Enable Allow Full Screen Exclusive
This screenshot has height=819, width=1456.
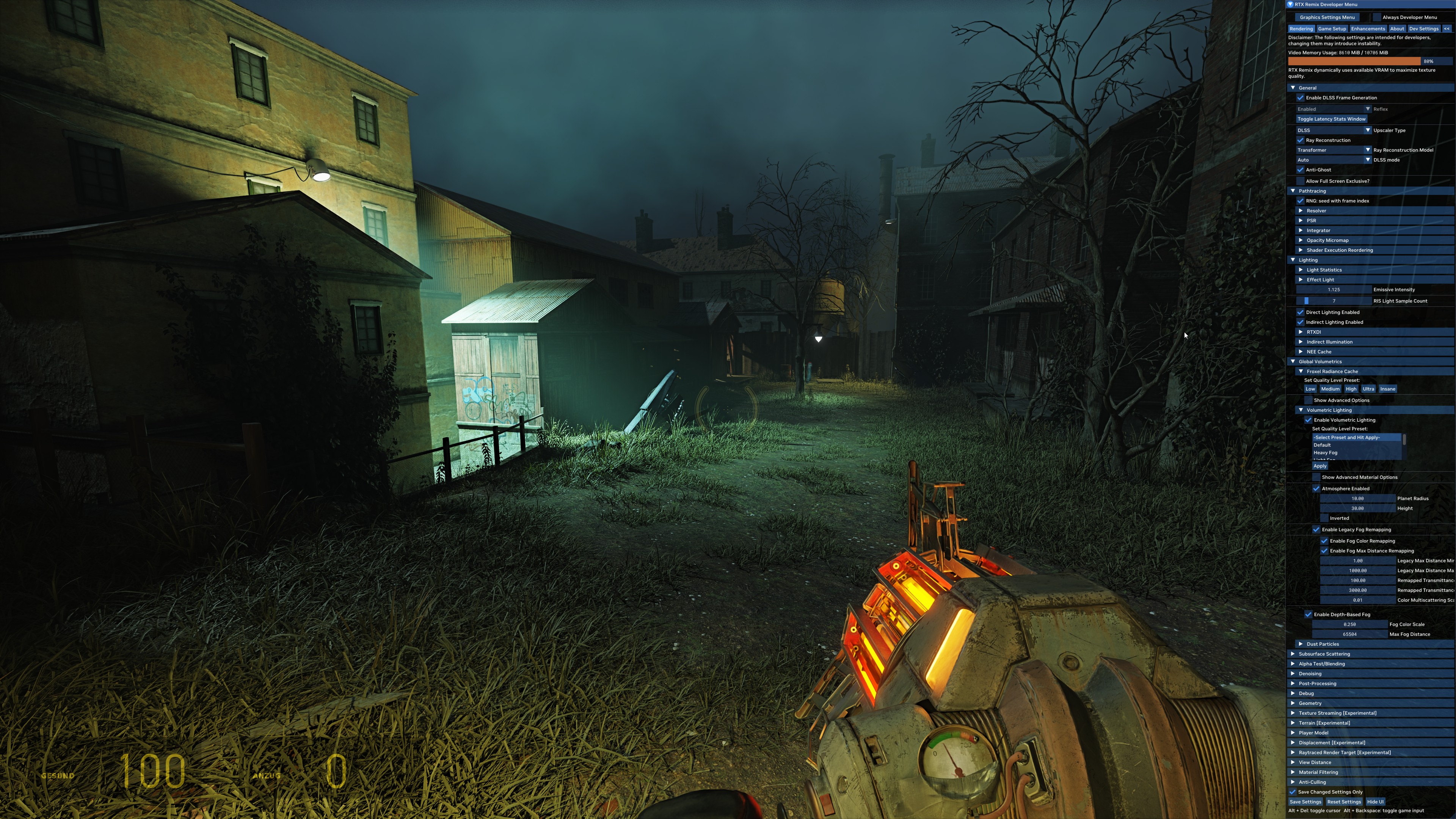pos(1301,181)
